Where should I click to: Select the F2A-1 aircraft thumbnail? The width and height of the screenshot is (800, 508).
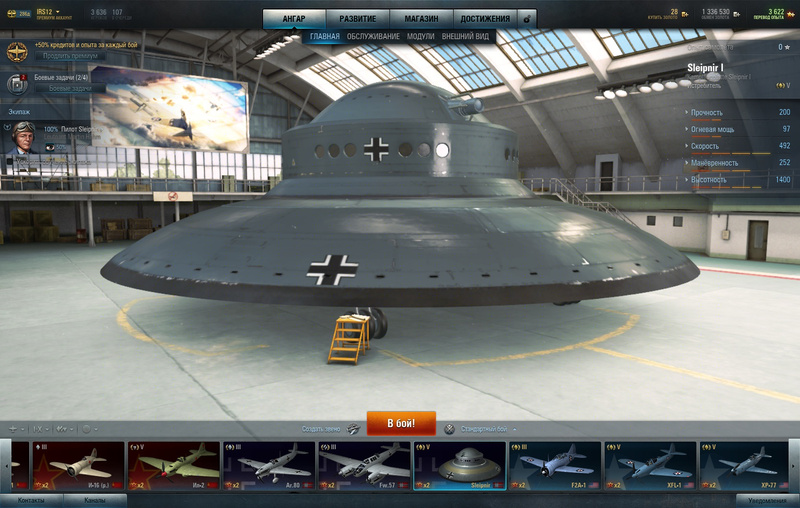(x=555, y=466)
